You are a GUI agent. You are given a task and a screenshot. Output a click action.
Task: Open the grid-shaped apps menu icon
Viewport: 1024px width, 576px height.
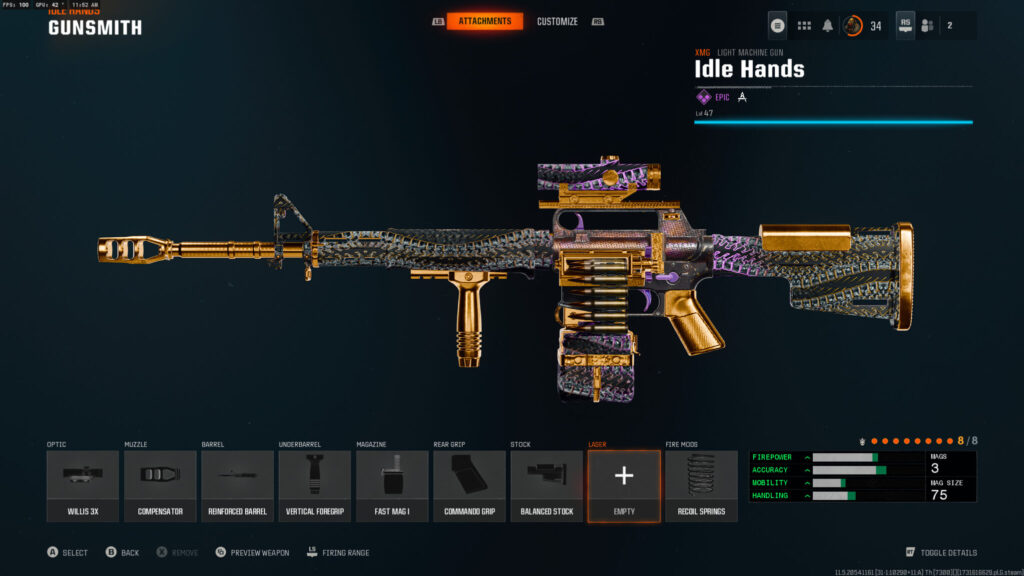pos(803,25)
